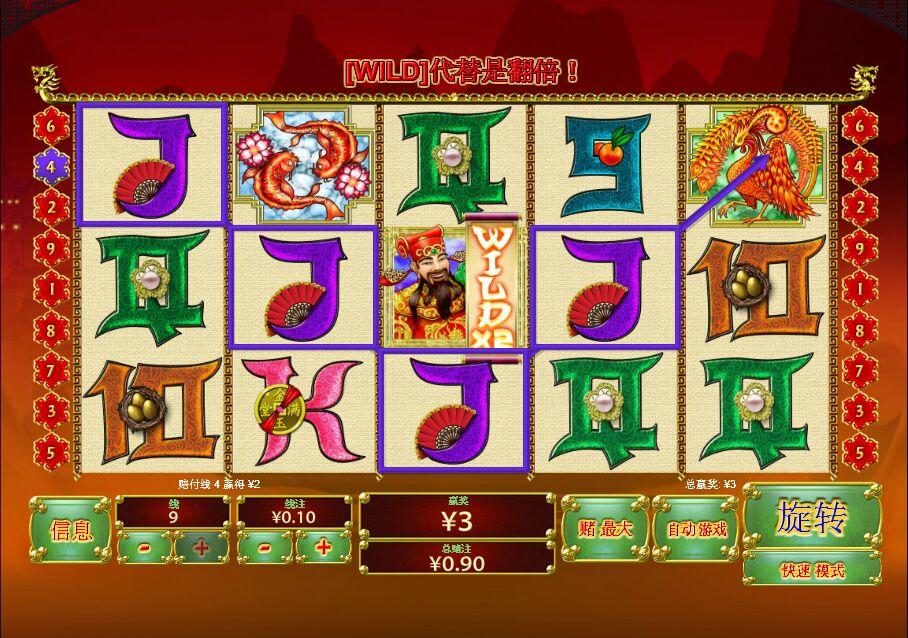Increase the number of lines (线)
Viewport: 908px width, 638px height.
click(x=201, y=548)
